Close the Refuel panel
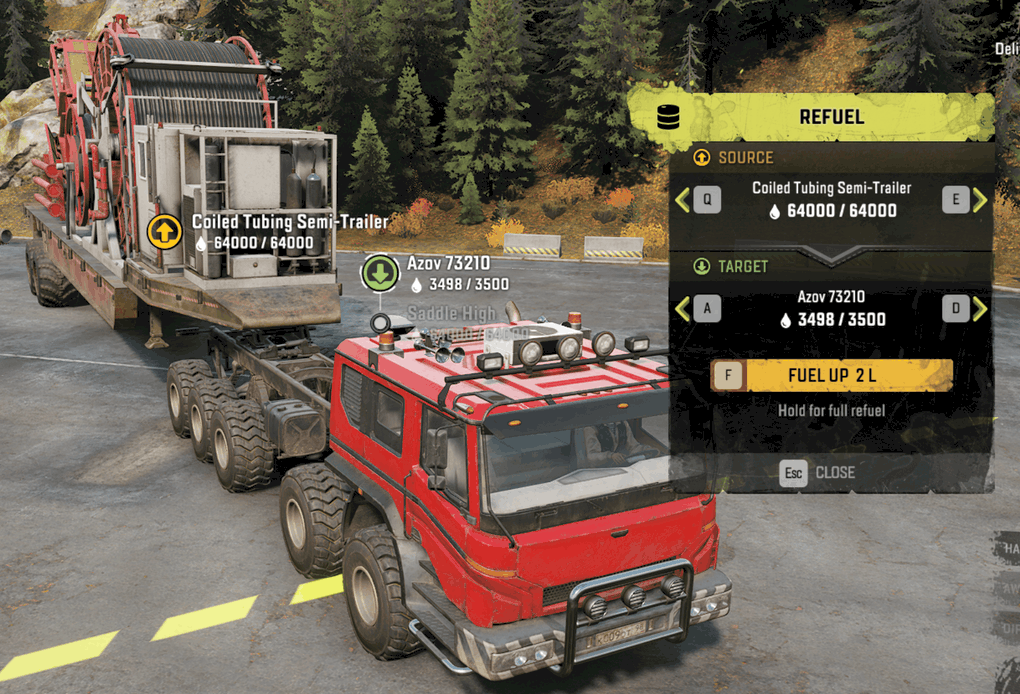The image size is (1020, 694). (x=818, y=472)
